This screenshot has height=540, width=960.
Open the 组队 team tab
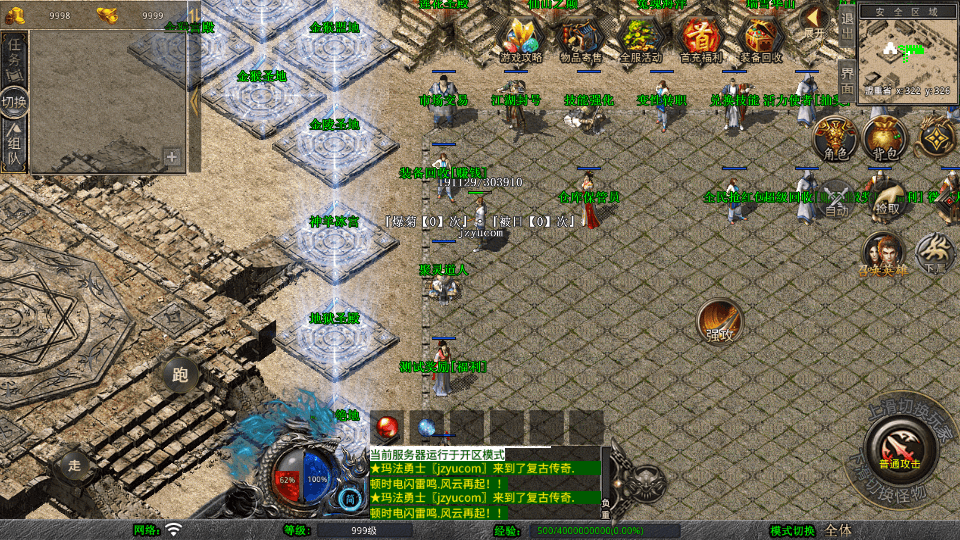pyautogui.click(x=15, y=142)
